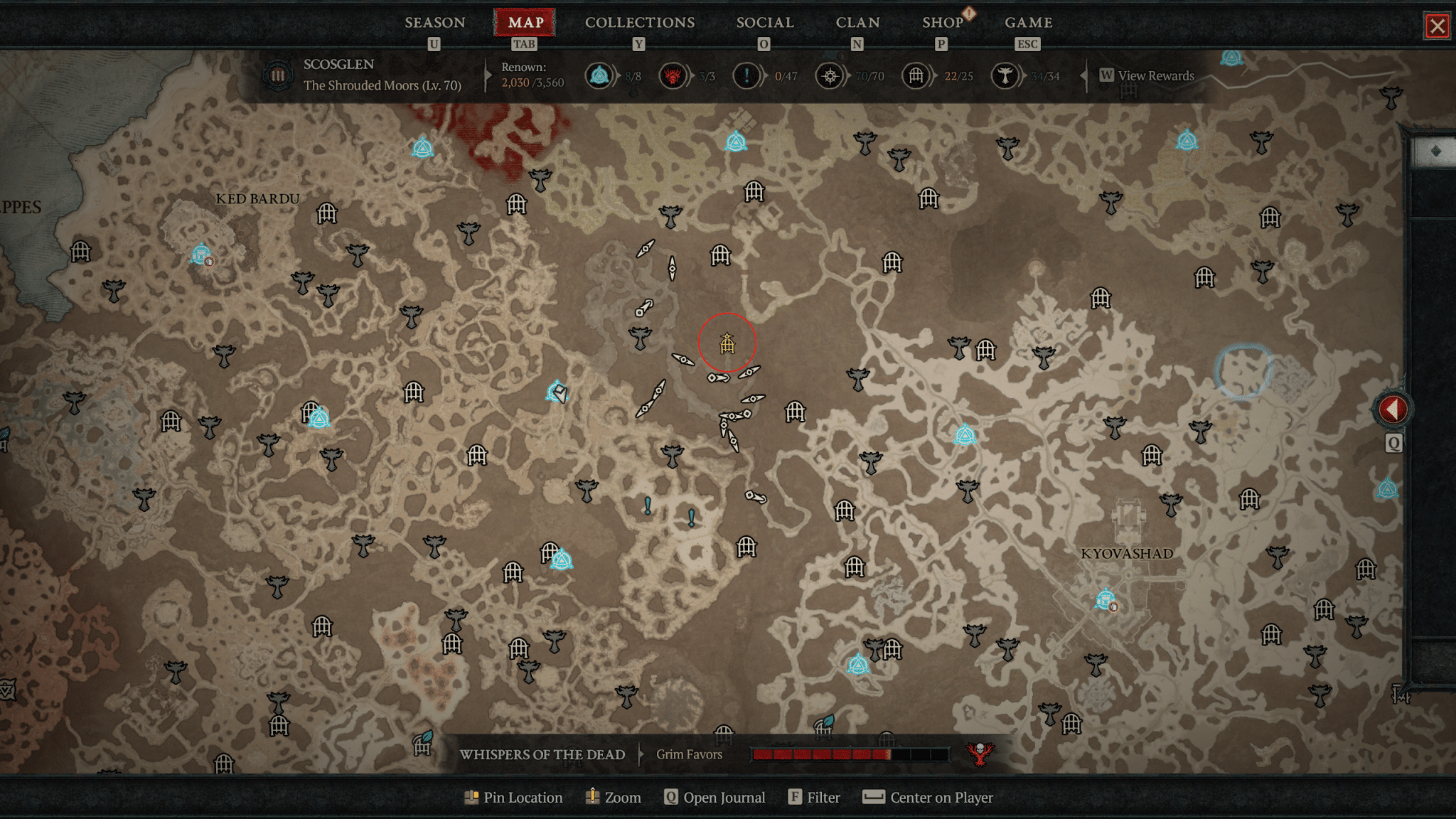This screenshot has height=819, width=1456.
Task: Select the Kyovashad waypoint marker
Action: [x=1105, y=600]
